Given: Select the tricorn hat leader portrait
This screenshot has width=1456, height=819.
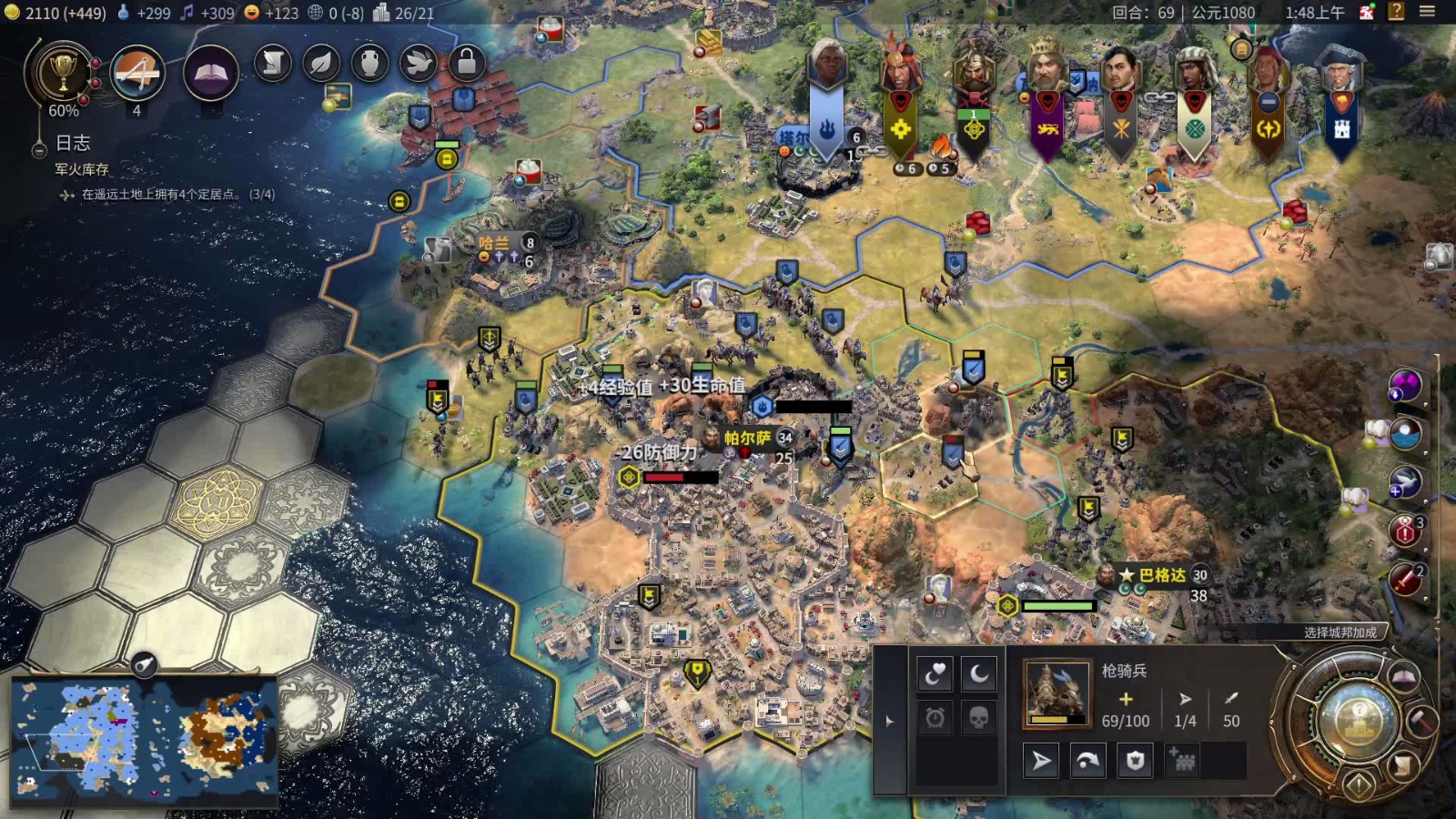Looking at the screenshot, I should 1340,71.
